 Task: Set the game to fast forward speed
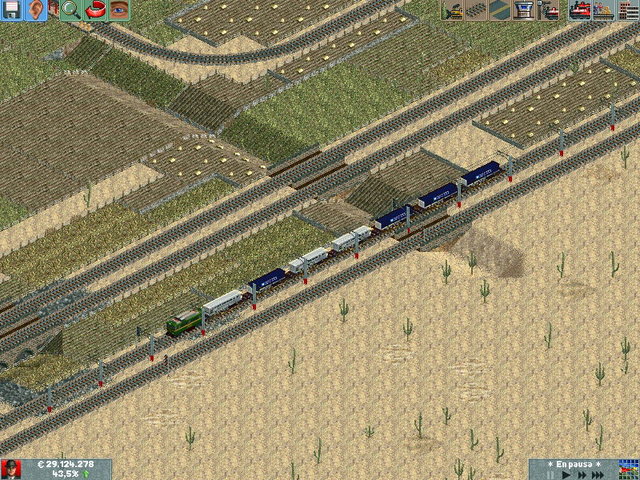(x=581, y=475)
